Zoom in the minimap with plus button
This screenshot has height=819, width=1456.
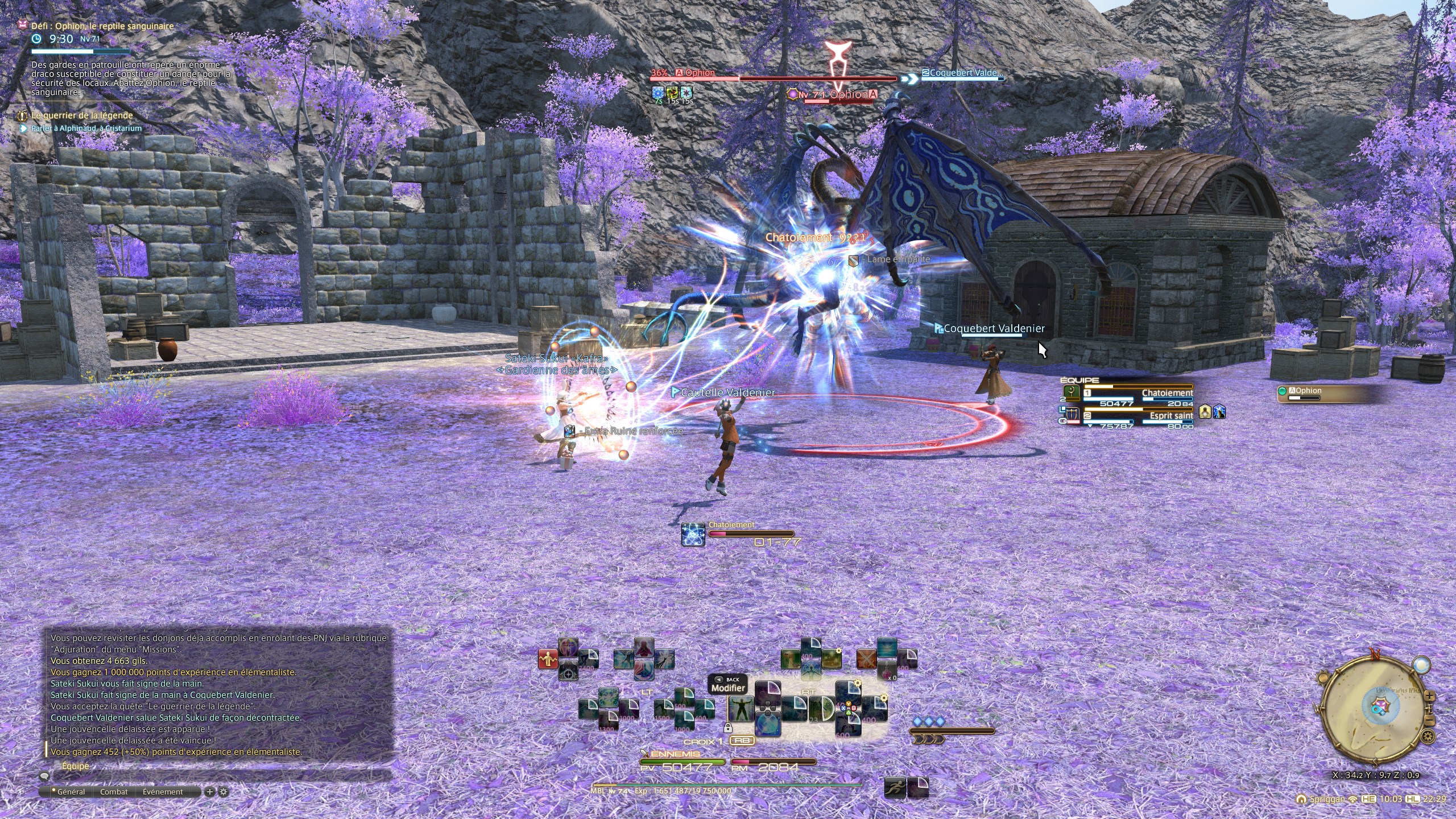(1429, 697)
